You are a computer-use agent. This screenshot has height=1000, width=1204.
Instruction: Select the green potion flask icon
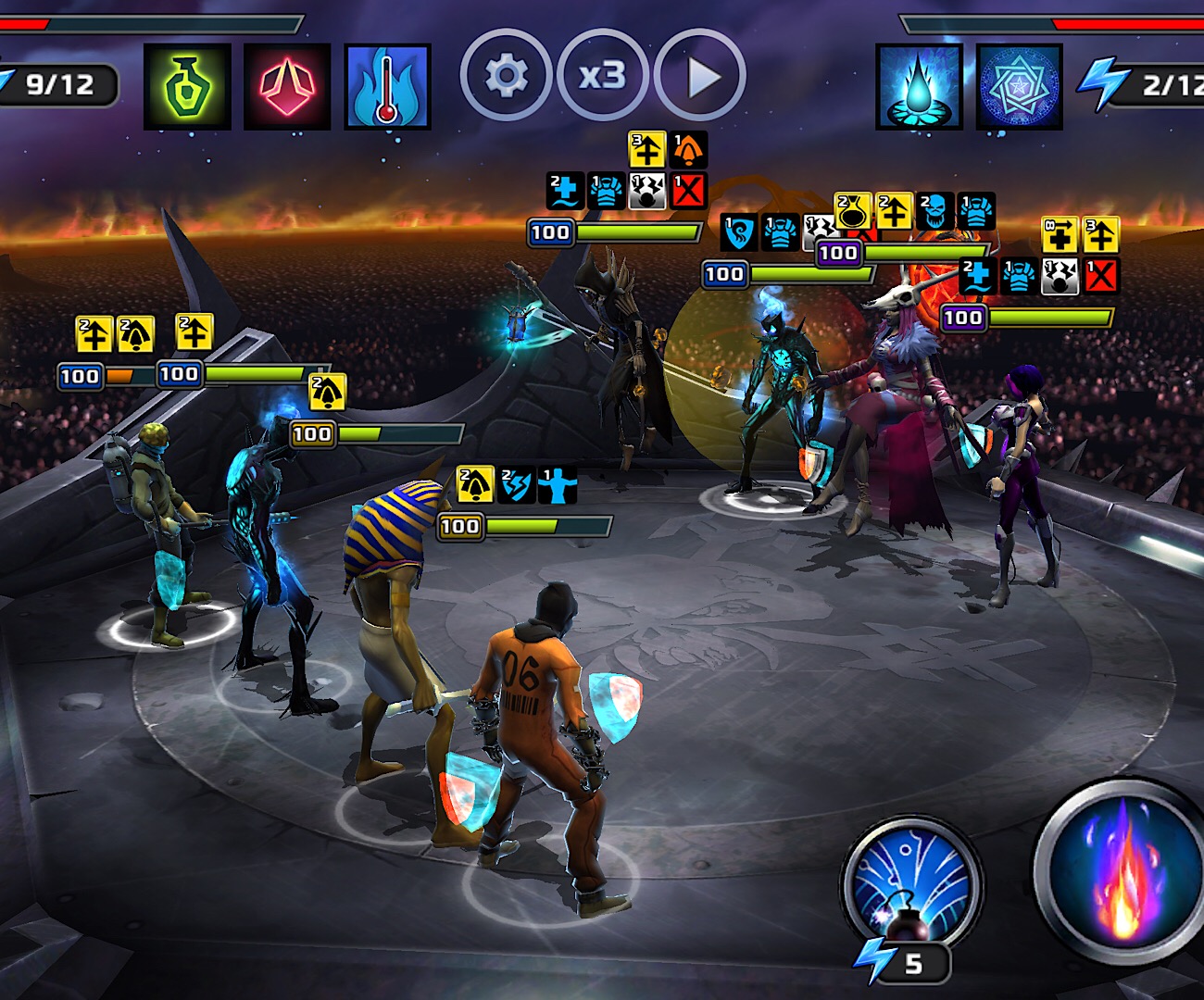[187, 86]
